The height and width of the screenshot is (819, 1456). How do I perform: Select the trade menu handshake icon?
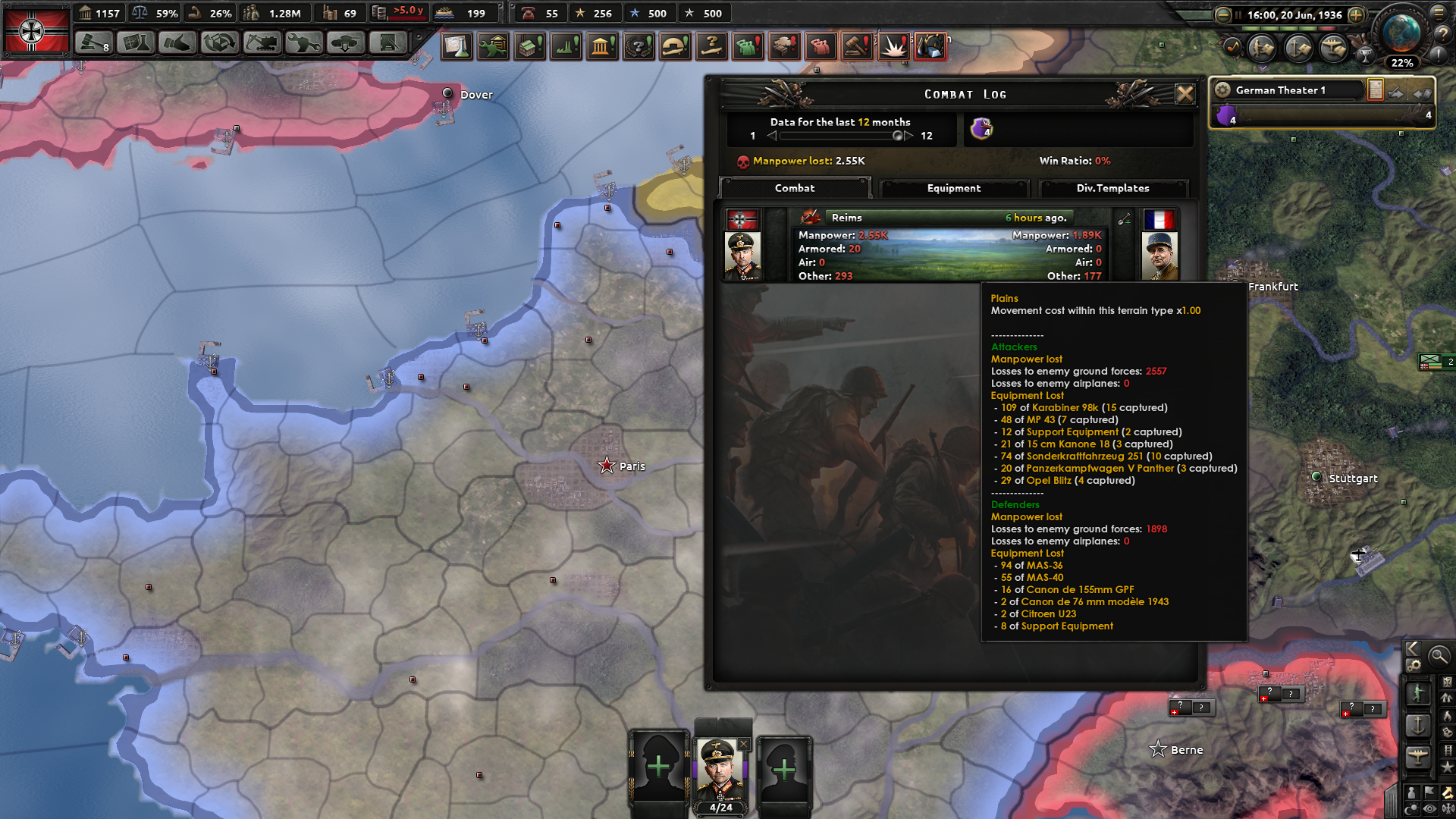176,43
